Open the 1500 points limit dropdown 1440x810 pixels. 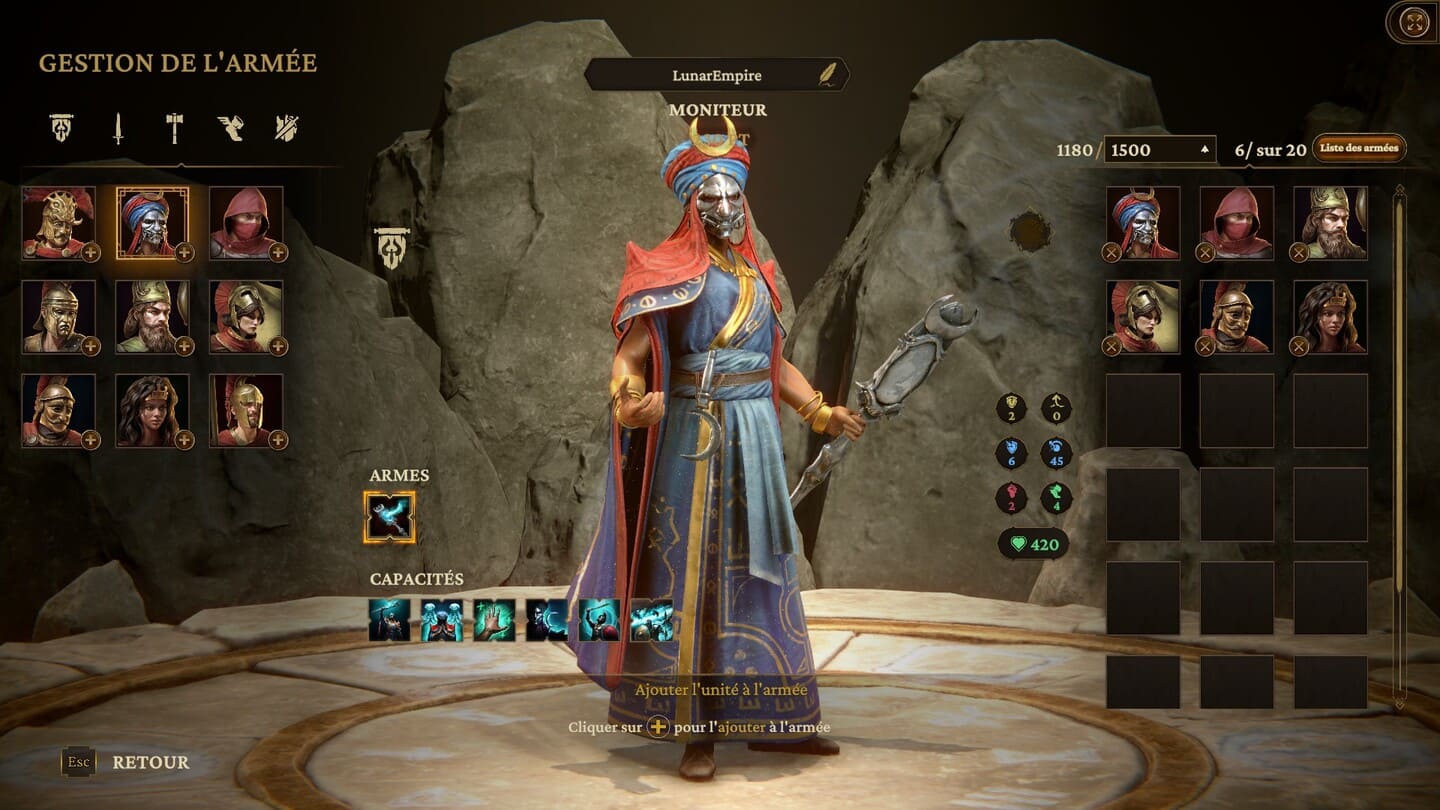pos(1160,150)
